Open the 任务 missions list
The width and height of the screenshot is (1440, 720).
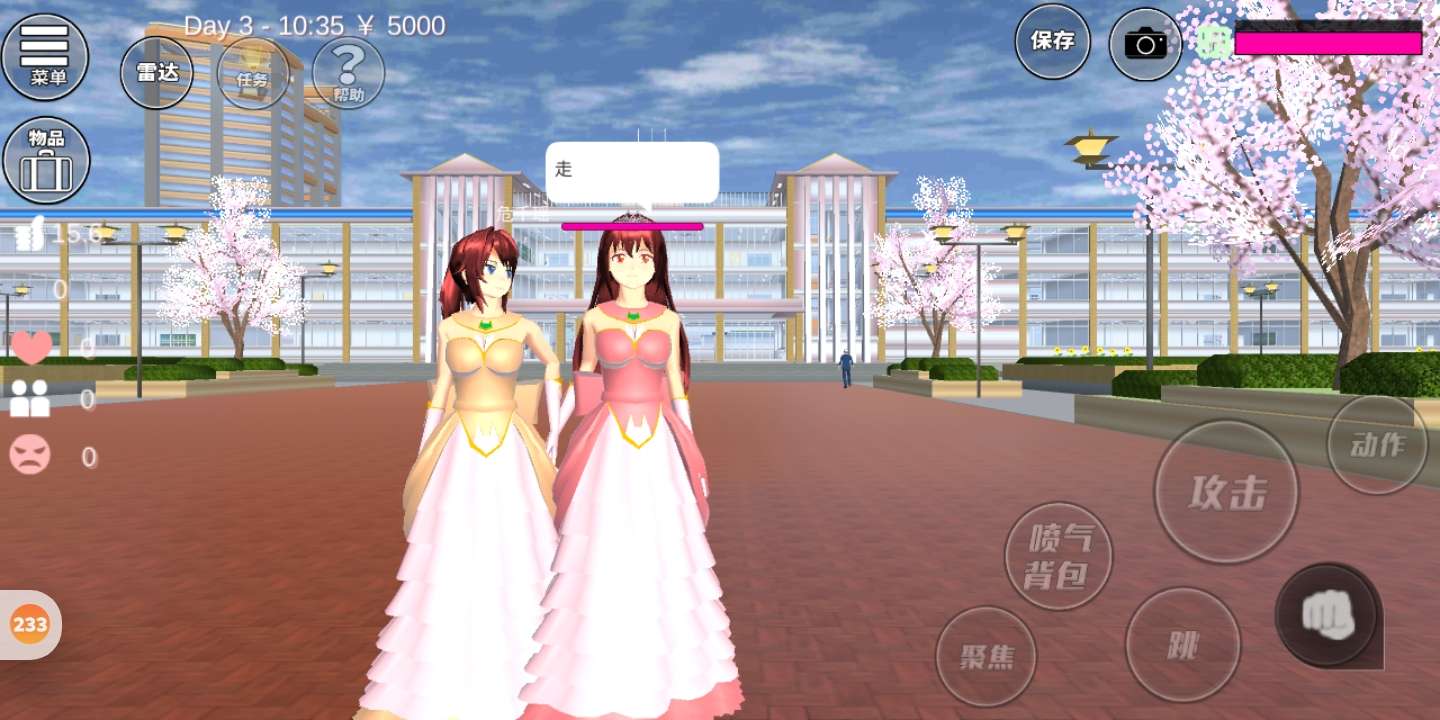pyautogui.click(x=253, y=72)
